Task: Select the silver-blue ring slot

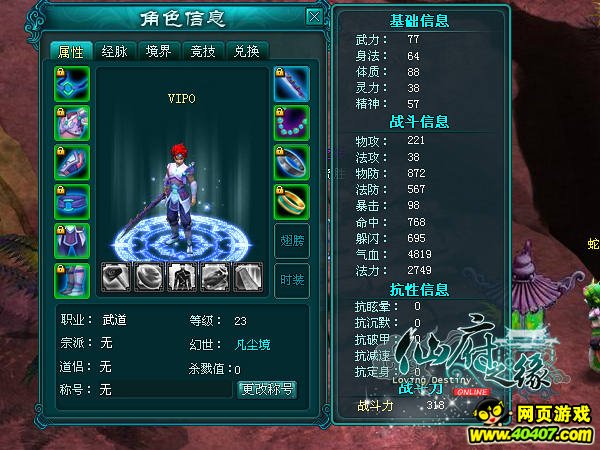Action: (292, 161)
